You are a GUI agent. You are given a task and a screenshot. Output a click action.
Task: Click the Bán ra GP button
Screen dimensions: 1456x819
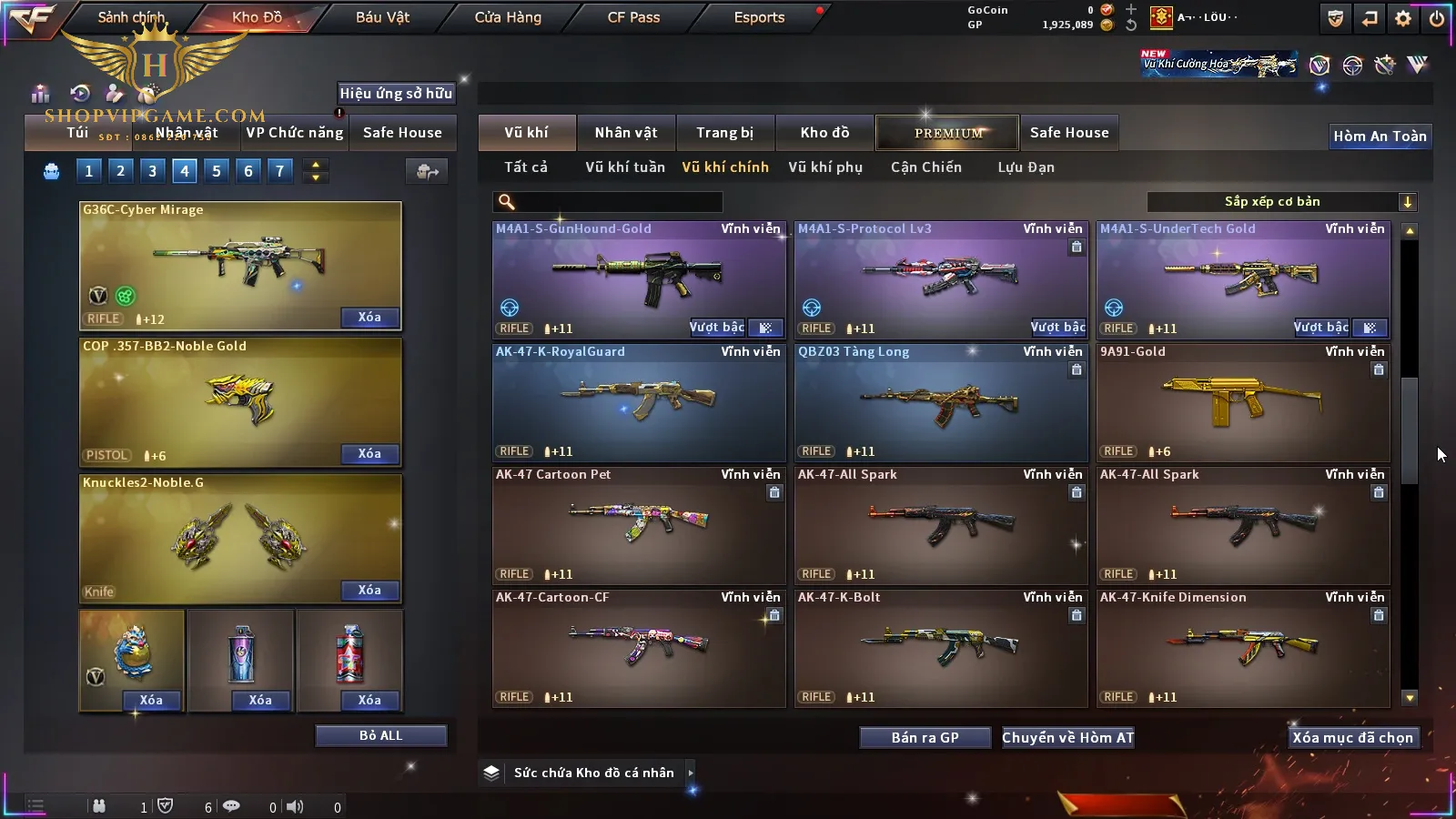click(925, 738)
